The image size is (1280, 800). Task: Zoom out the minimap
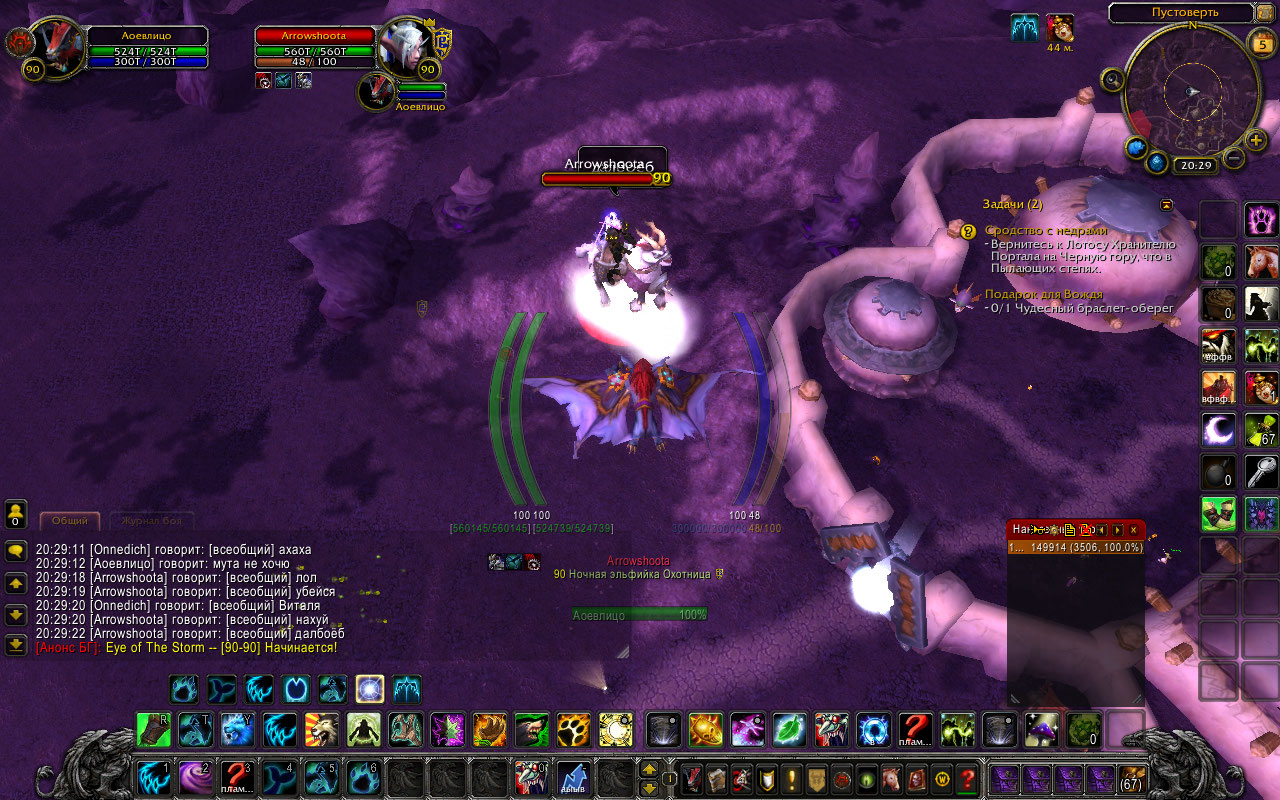[1234, 158]
